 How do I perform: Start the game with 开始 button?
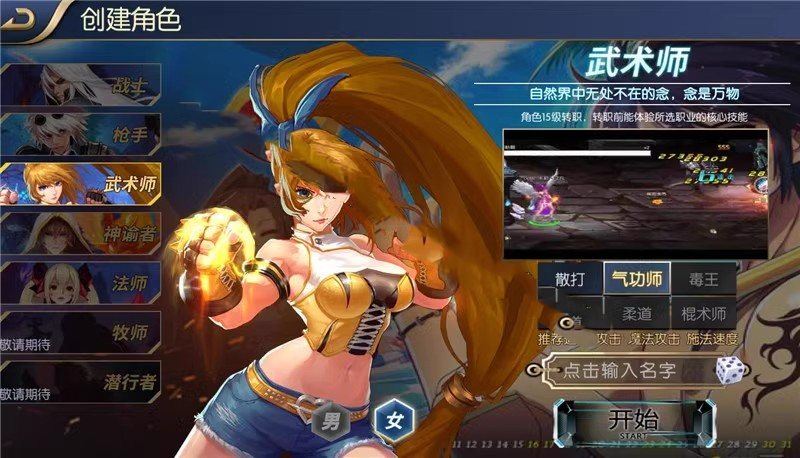point(634,421)
